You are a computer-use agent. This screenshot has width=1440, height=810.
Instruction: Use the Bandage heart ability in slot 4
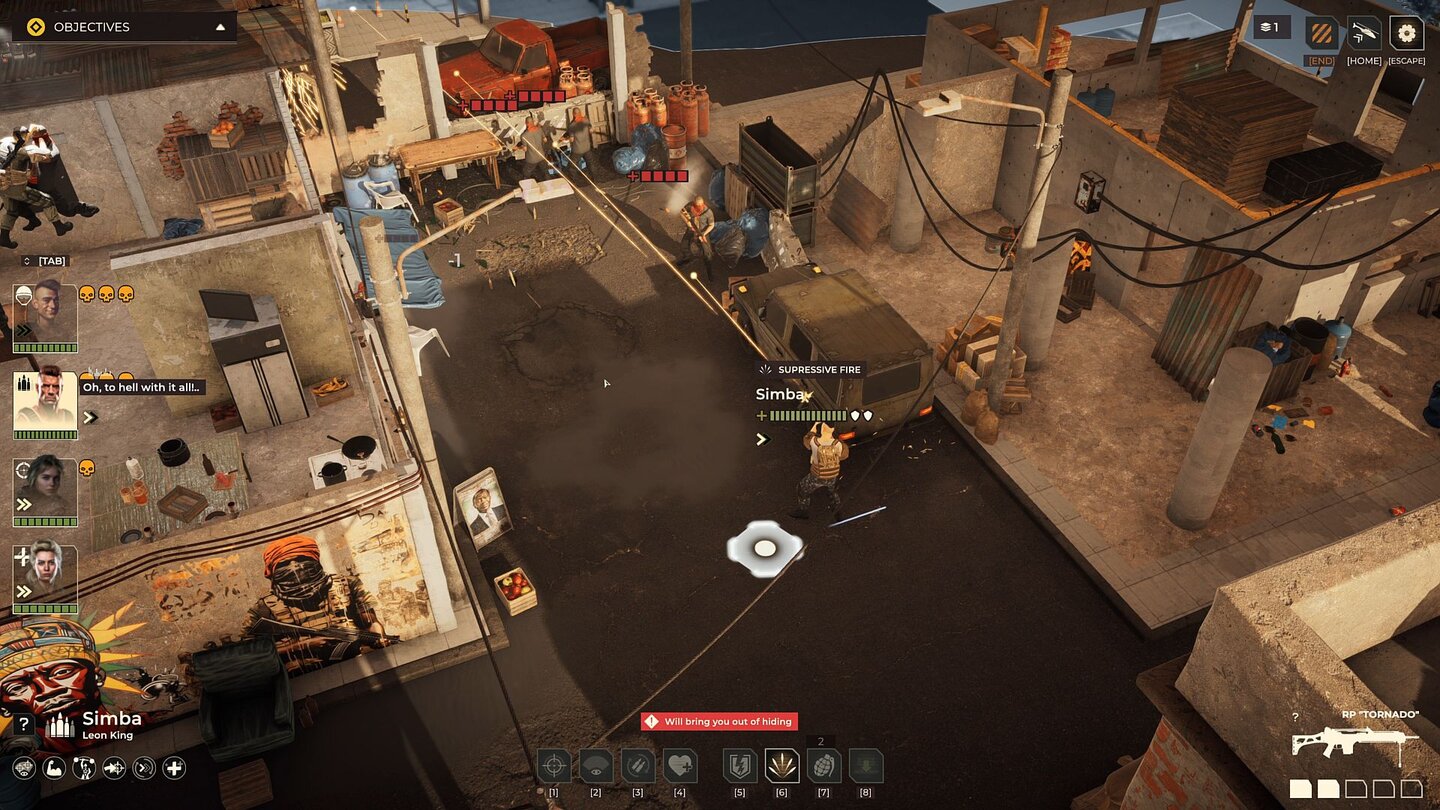[680, 766]
